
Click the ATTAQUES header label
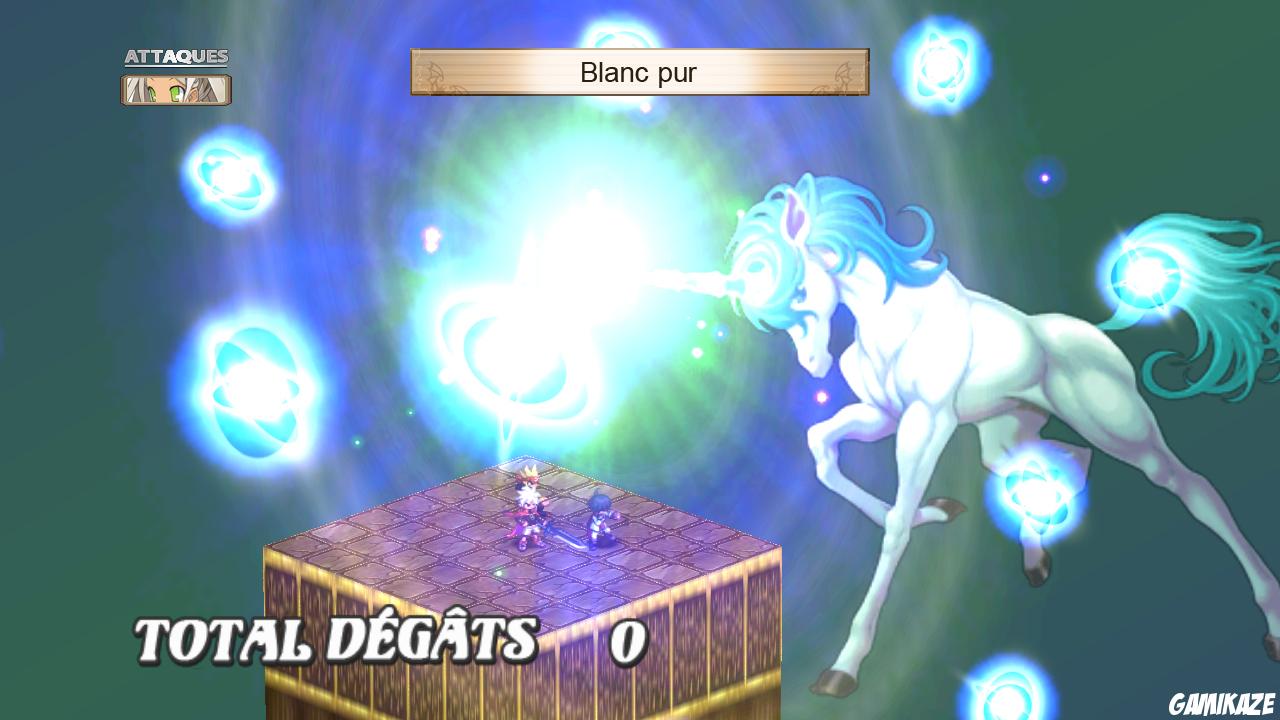pyautogui.click(x=177, y=57)
